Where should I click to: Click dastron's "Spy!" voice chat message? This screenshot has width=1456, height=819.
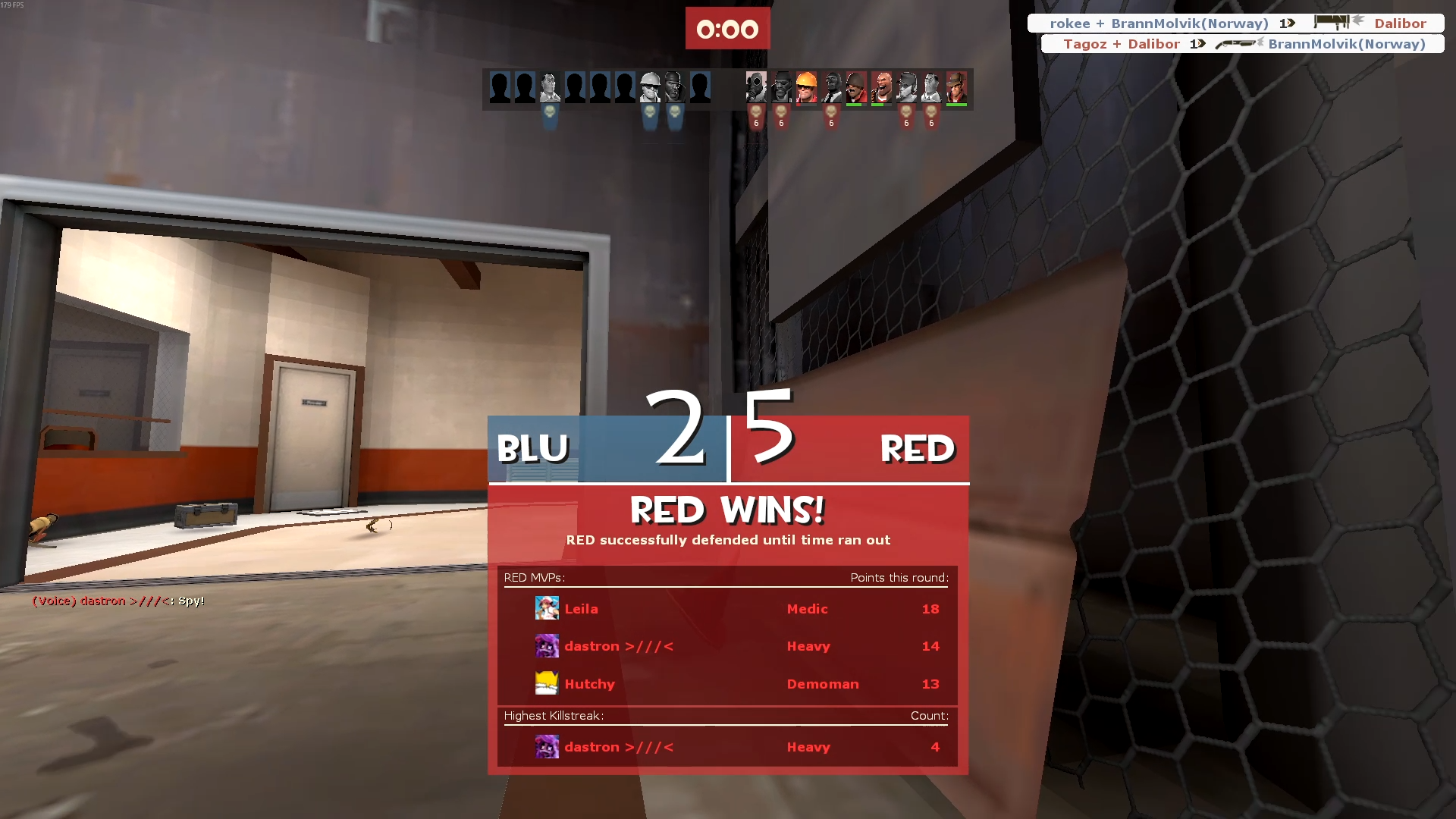(118, 601)
